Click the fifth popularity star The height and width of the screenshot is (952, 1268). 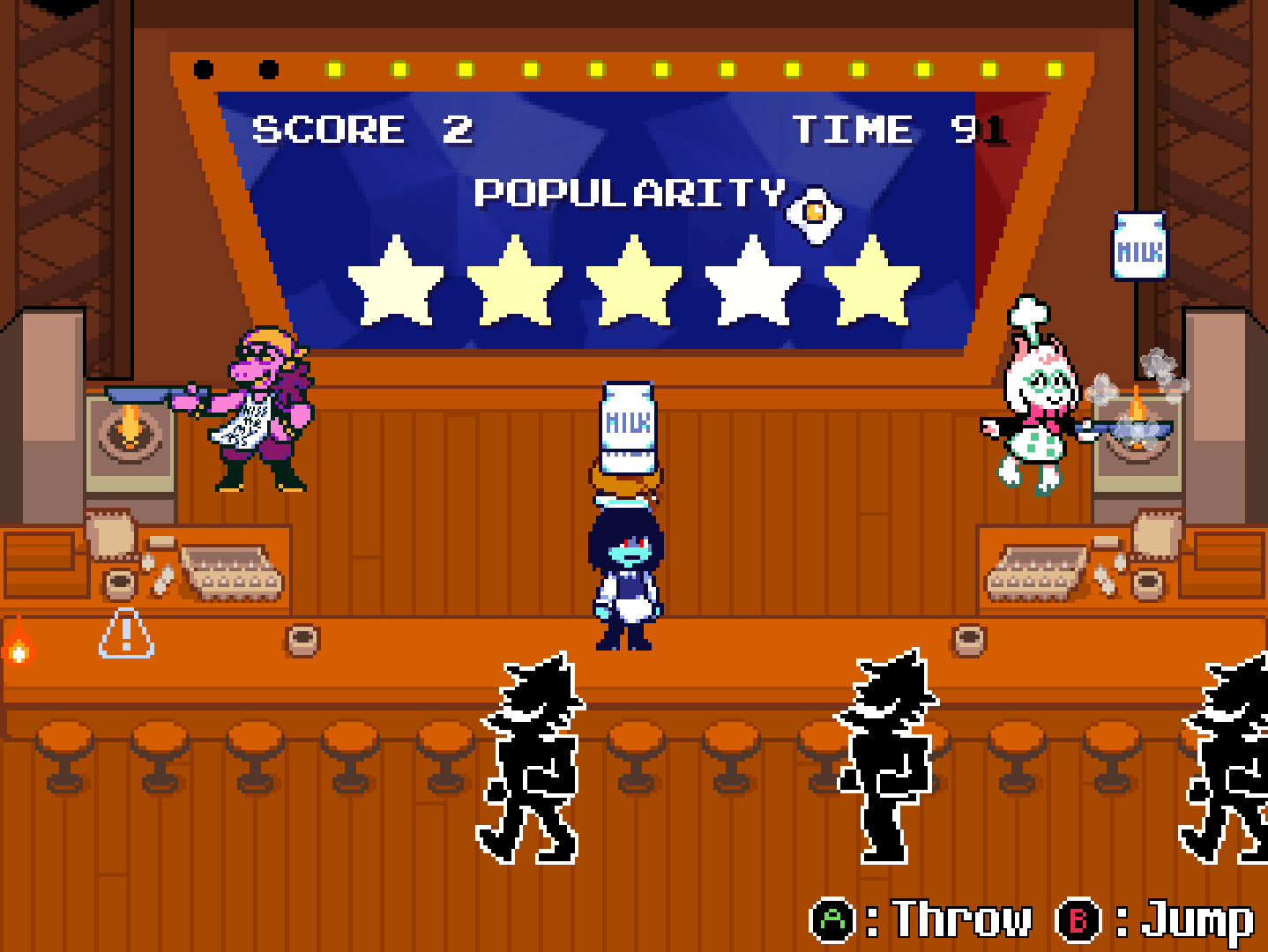click(x=873, y=279)
